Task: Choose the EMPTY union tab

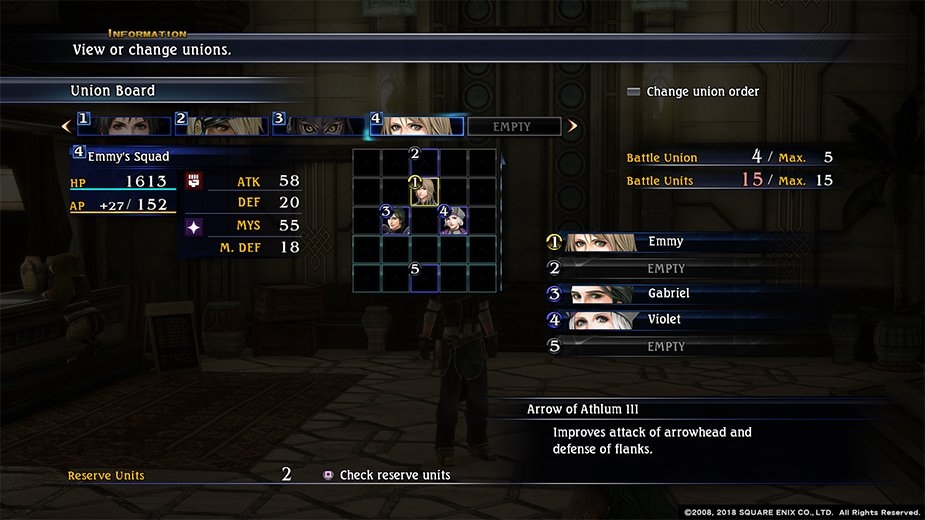Action: 513,127
